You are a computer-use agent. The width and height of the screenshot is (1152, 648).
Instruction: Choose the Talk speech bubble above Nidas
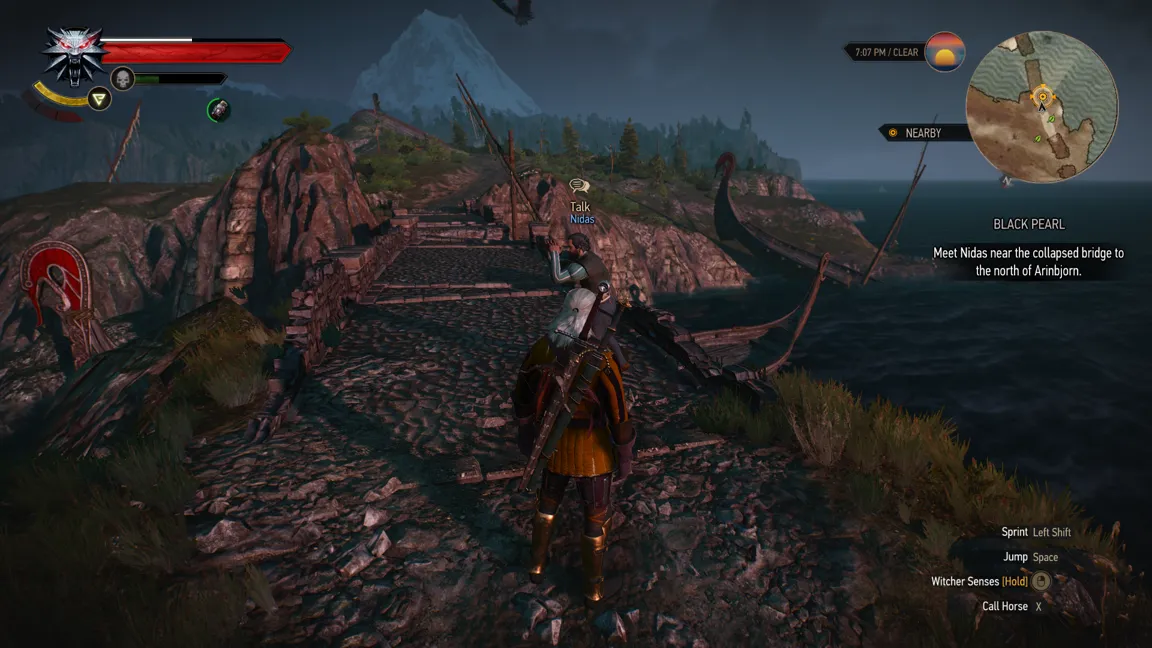(579, 186)
